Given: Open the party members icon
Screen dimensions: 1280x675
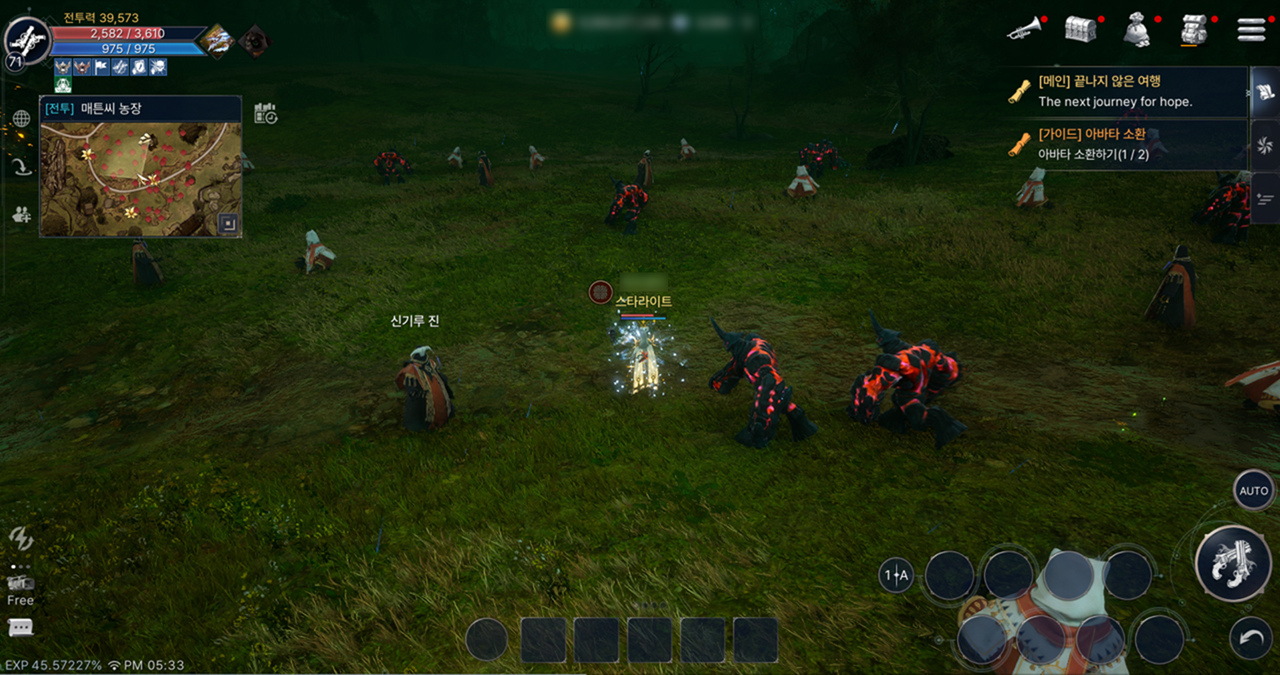Looking at the screenshot, I should pyautogui.click(x=21, y=213).
